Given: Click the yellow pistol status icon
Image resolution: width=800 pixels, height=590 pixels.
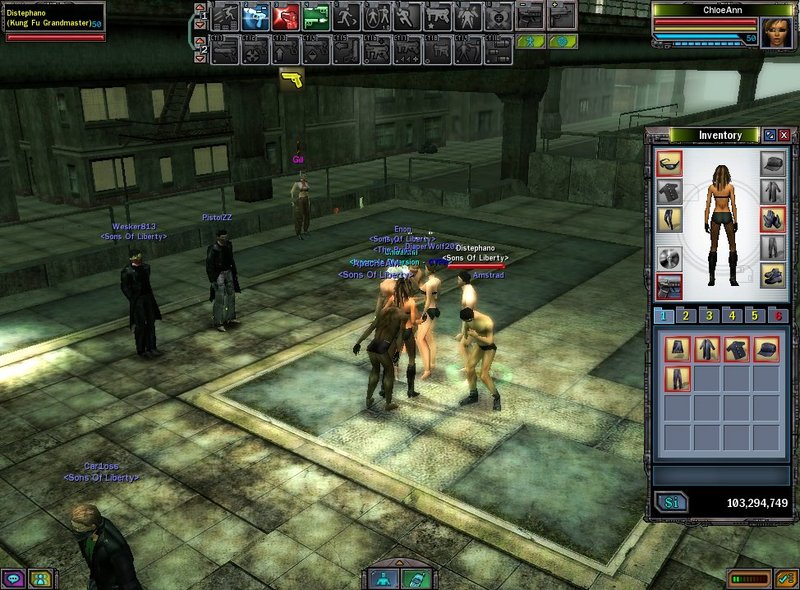Looking at the screenshot, I should [x=292, y=78].
